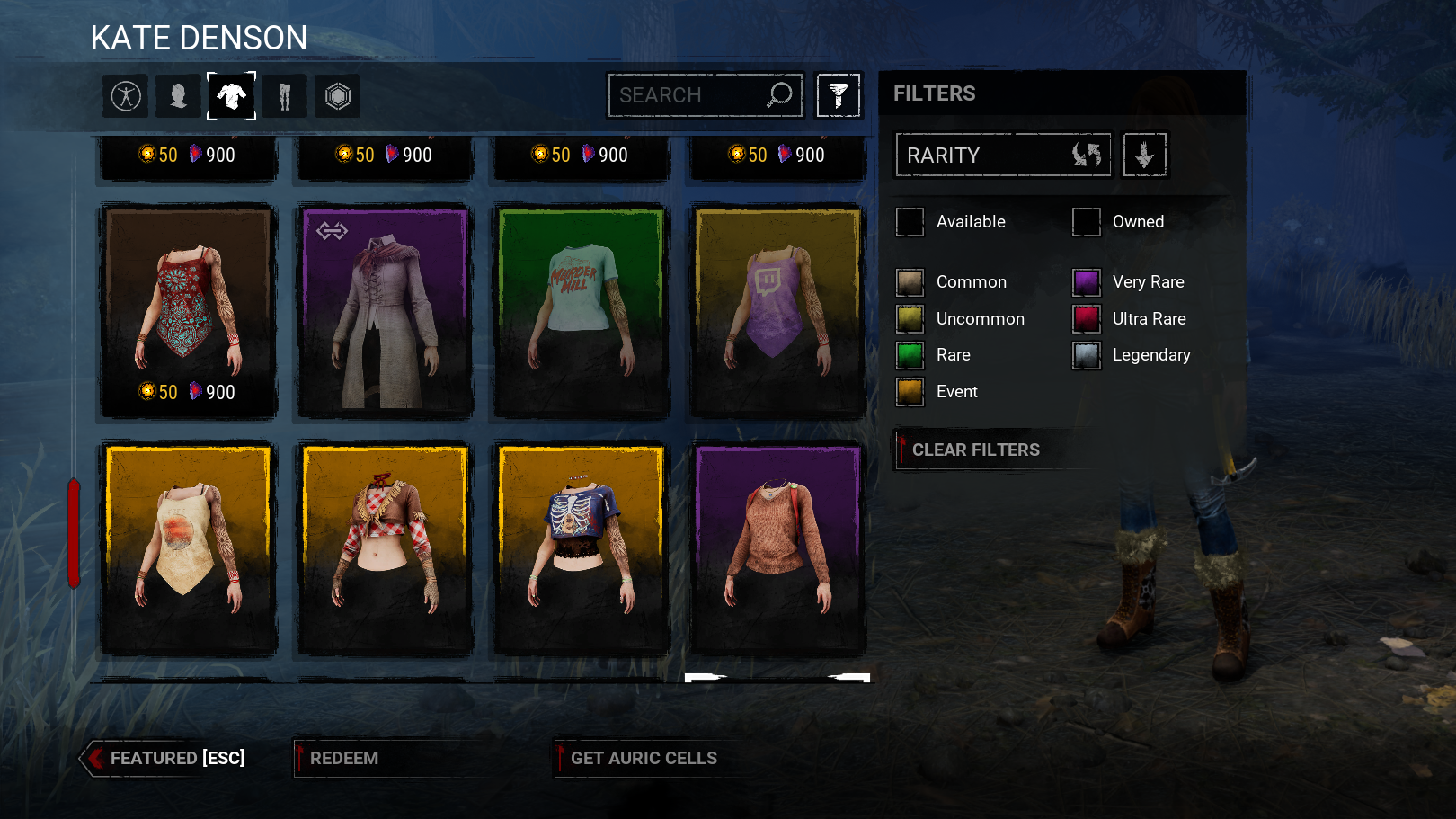Screen dimensions: 1456x819
Task: Toggle the filter funnel button
Action: (x=838, y=95)
